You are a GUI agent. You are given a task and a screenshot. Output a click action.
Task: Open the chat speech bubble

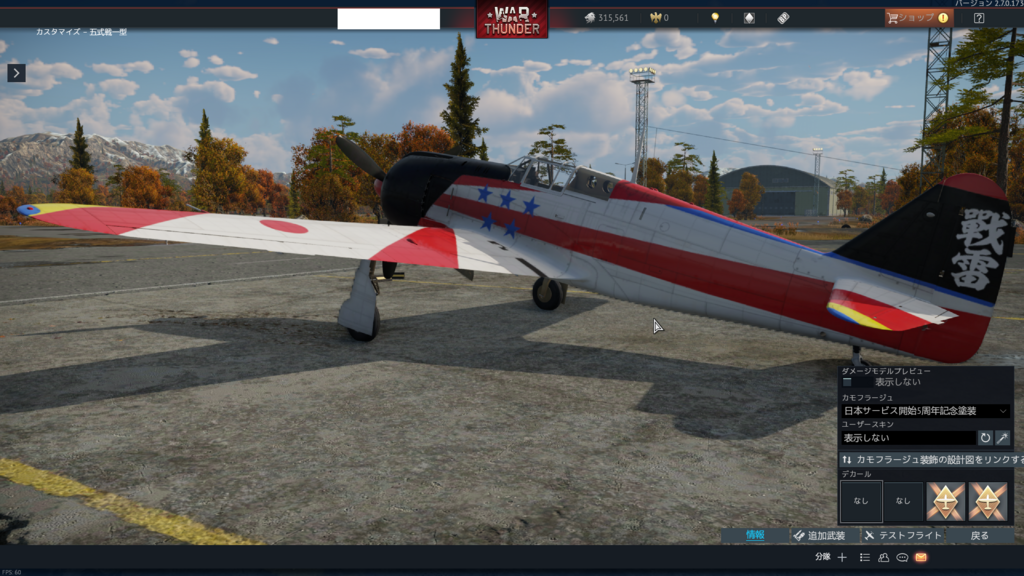(902, 557)
